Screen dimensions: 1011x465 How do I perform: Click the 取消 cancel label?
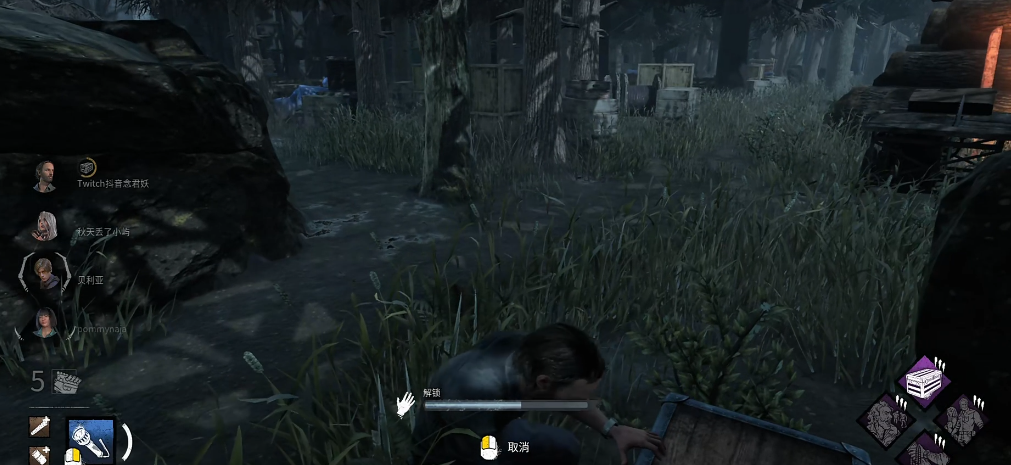(x=518, y=447)
